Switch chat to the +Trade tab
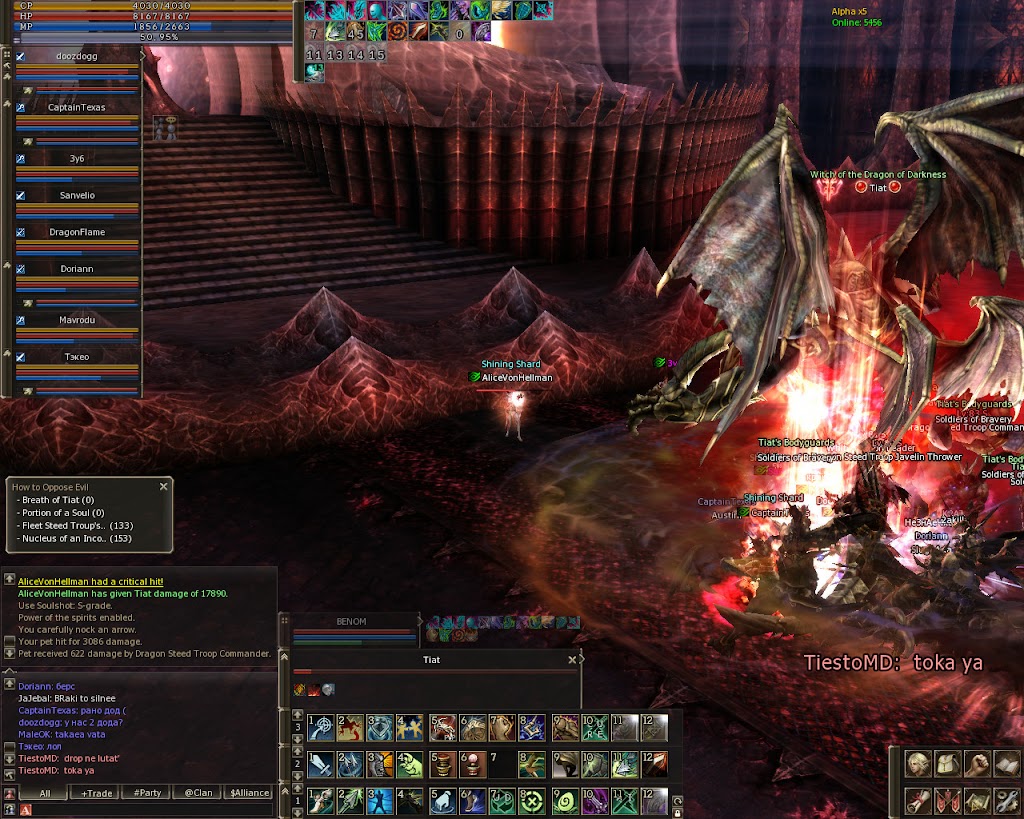Viewport: 1024px width, 819px height. pos(96,793)
